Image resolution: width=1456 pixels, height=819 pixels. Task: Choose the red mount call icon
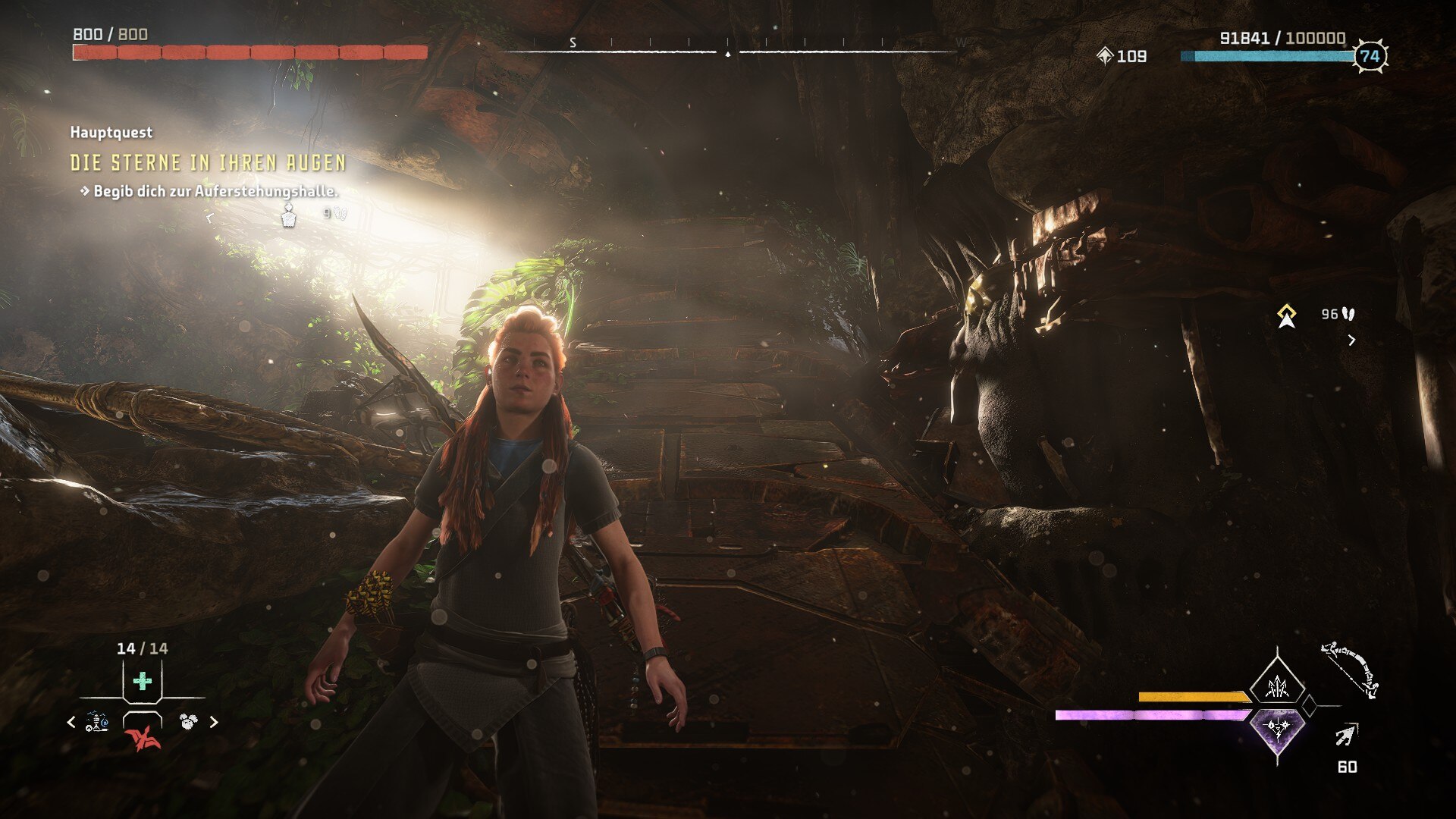tap(143, 737)
